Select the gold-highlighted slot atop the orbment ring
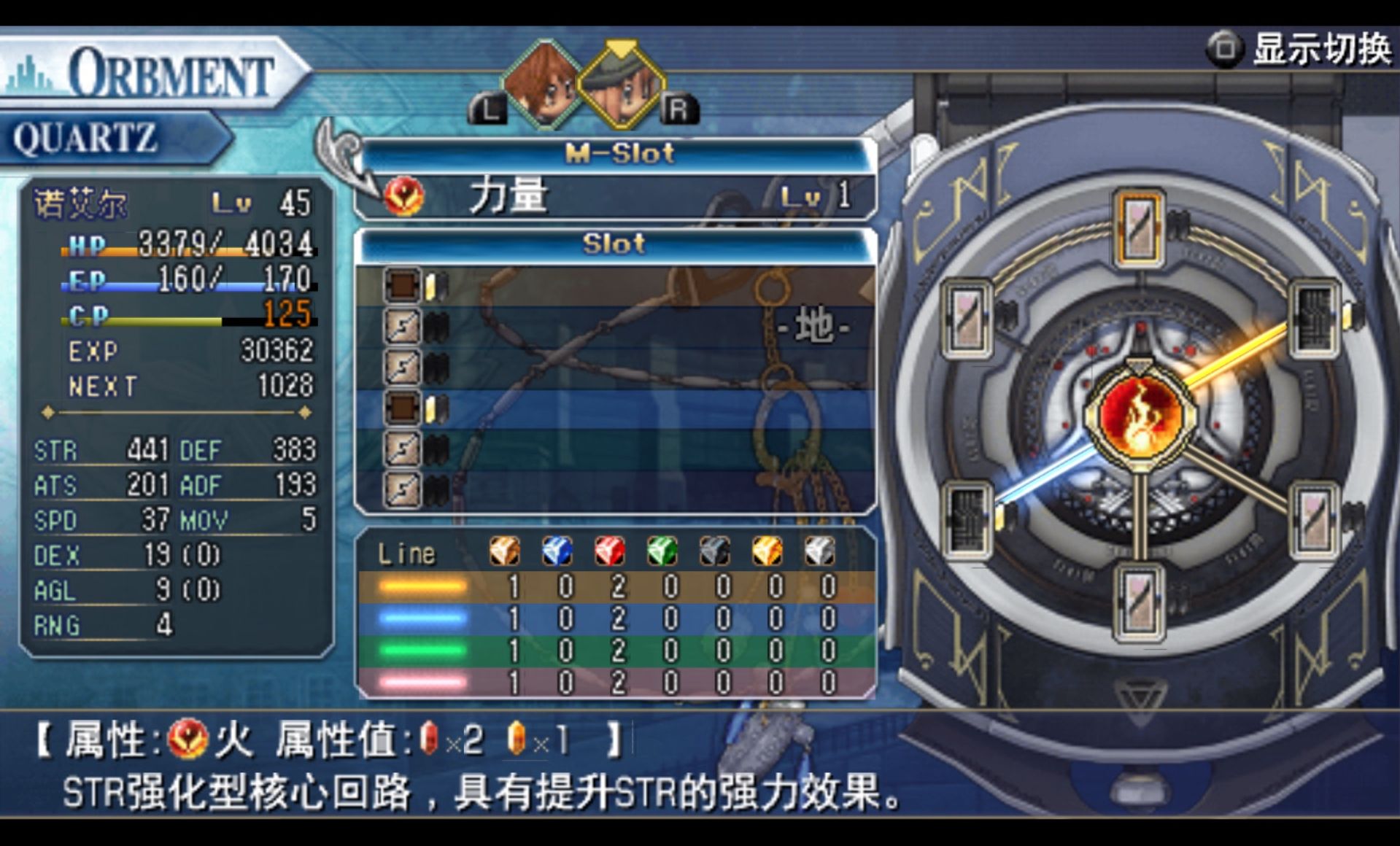 click(1139, 227)
